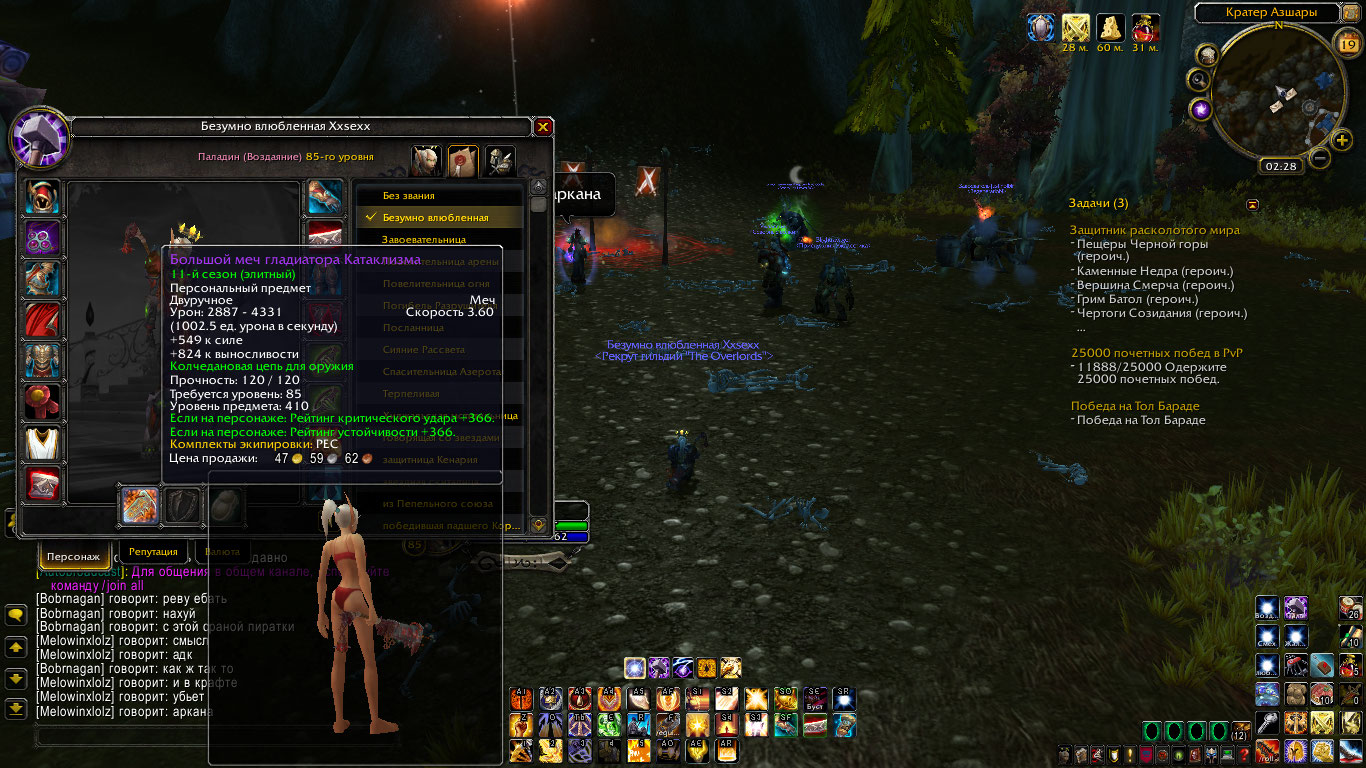Click the cheese food buff icon

point(1111,27)
